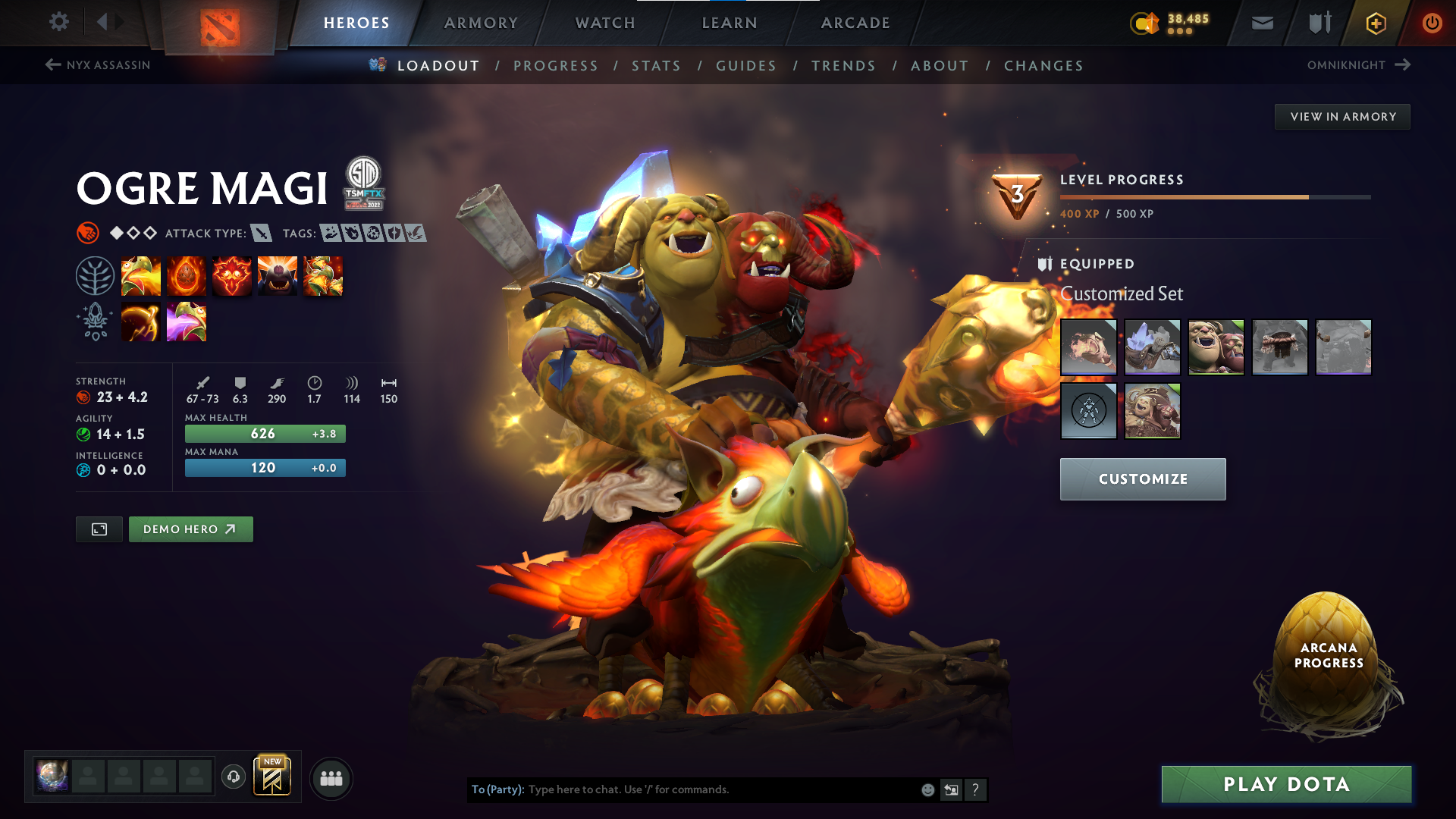
Task: Open the emoticon picker beside chat
Action: click(927, 789)
